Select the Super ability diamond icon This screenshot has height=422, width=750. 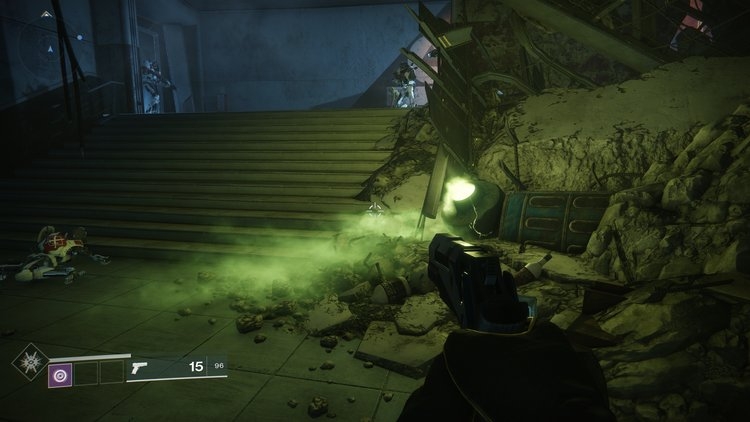[x=29, y=361]
